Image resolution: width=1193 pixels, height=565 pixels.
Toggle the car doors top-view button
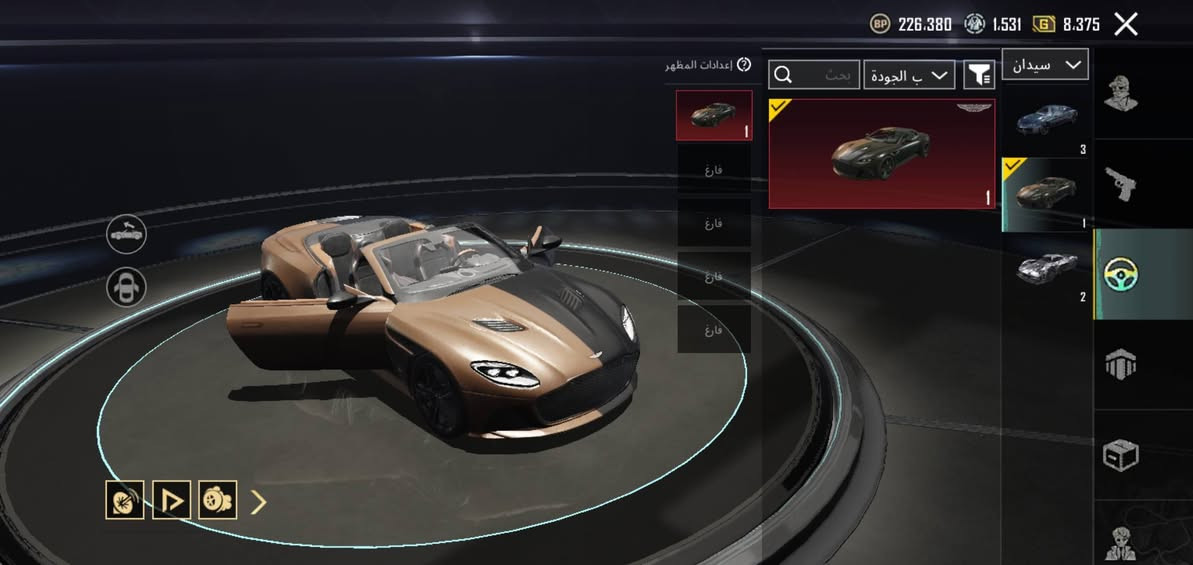pos(127,288)
